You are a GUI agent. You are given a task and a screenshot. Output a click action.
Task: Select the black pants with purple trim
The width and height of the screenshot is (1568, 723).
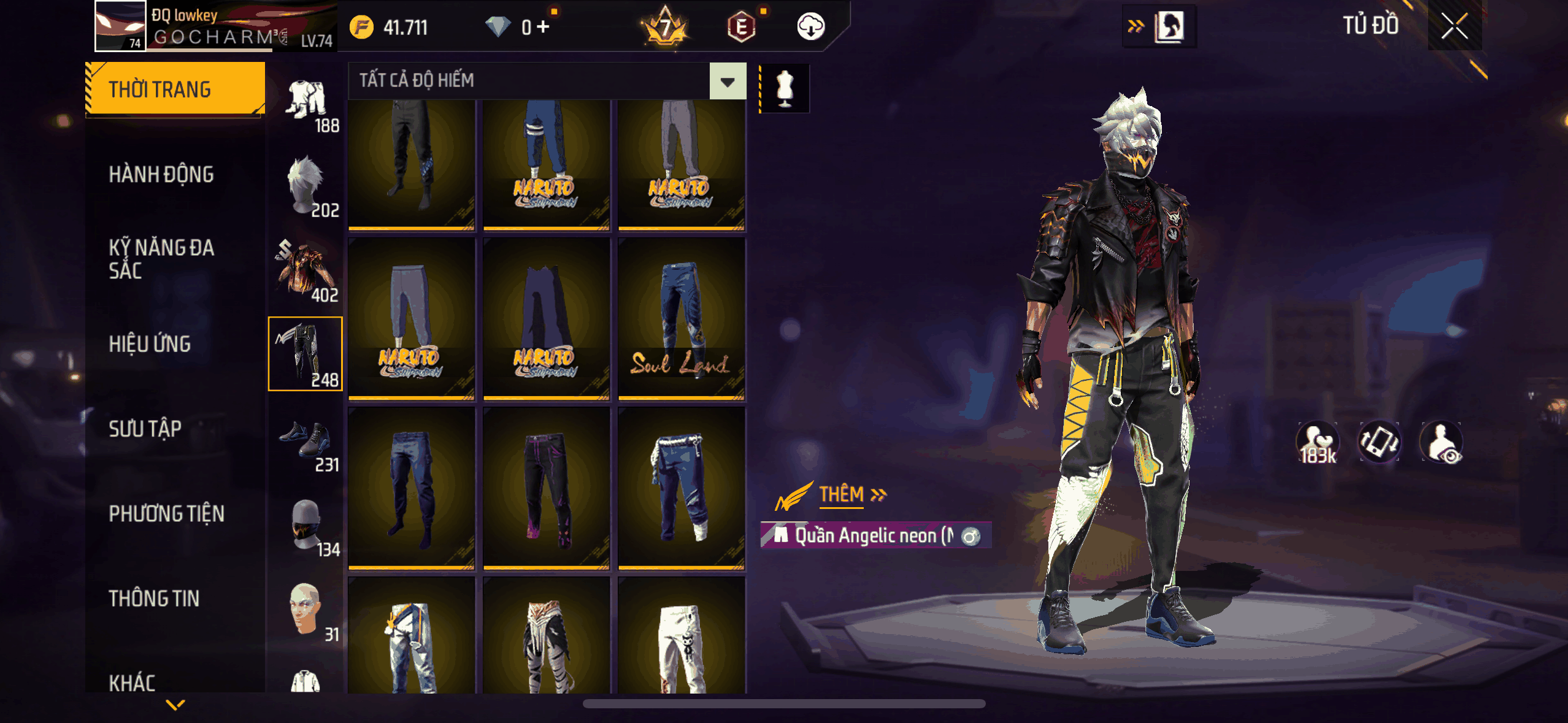click(x=546, y=489)
